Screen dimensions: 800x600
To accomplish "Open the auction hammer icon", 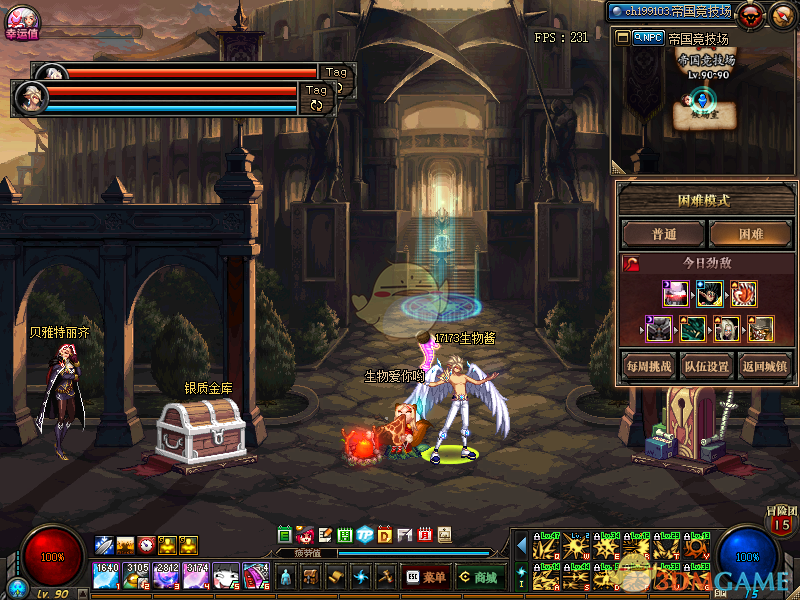I will tap(386, 577).
